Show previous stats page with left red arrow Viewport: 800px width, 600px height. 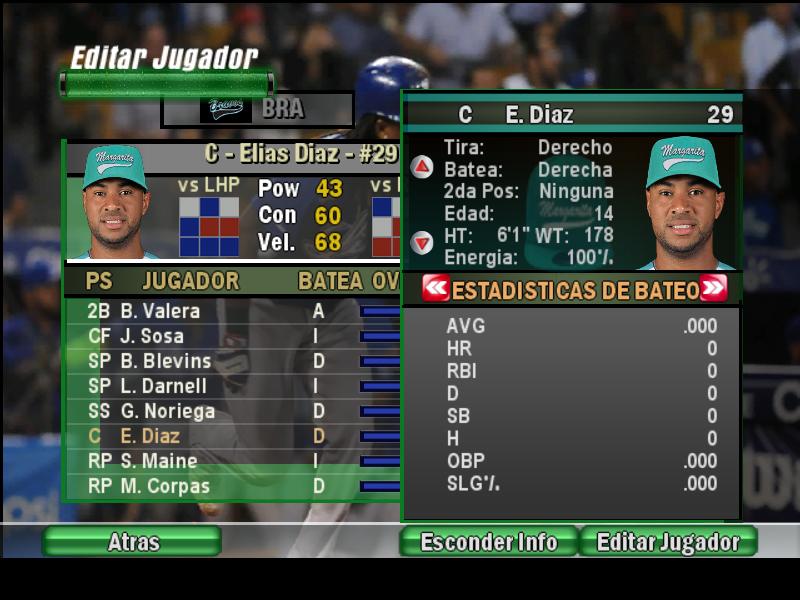[x=436, y=289]
